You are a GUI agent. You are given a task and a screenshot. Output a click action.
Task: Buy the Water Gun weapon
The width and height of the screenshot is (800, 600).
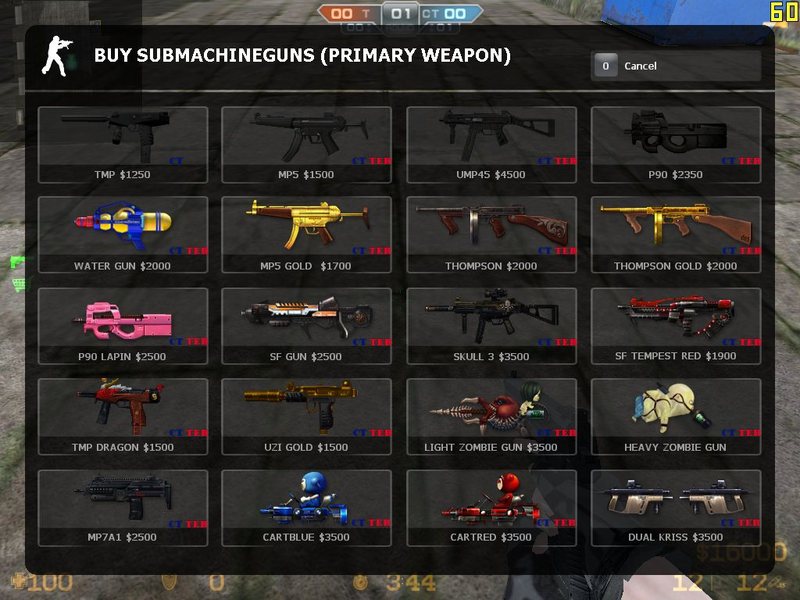coord(123,236)
